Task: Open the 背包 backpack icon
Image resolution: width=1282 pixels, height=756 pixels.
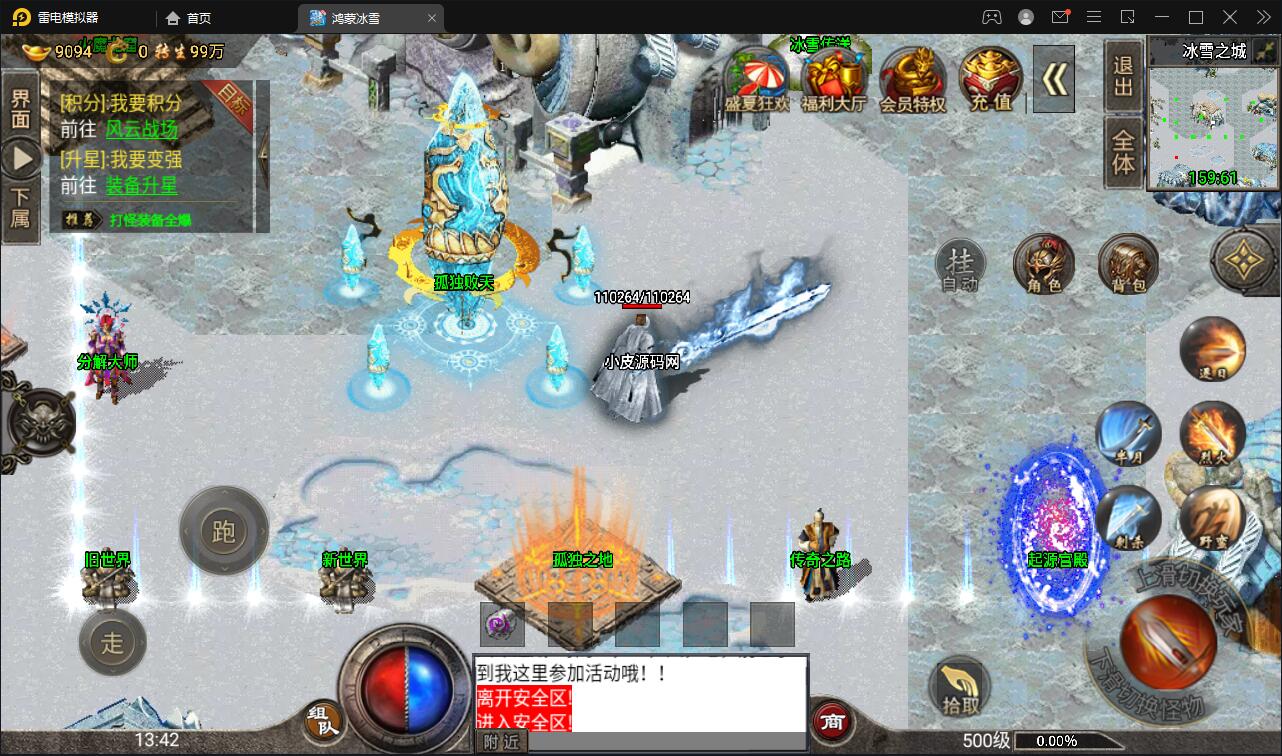Action: tap(1126, 265)
